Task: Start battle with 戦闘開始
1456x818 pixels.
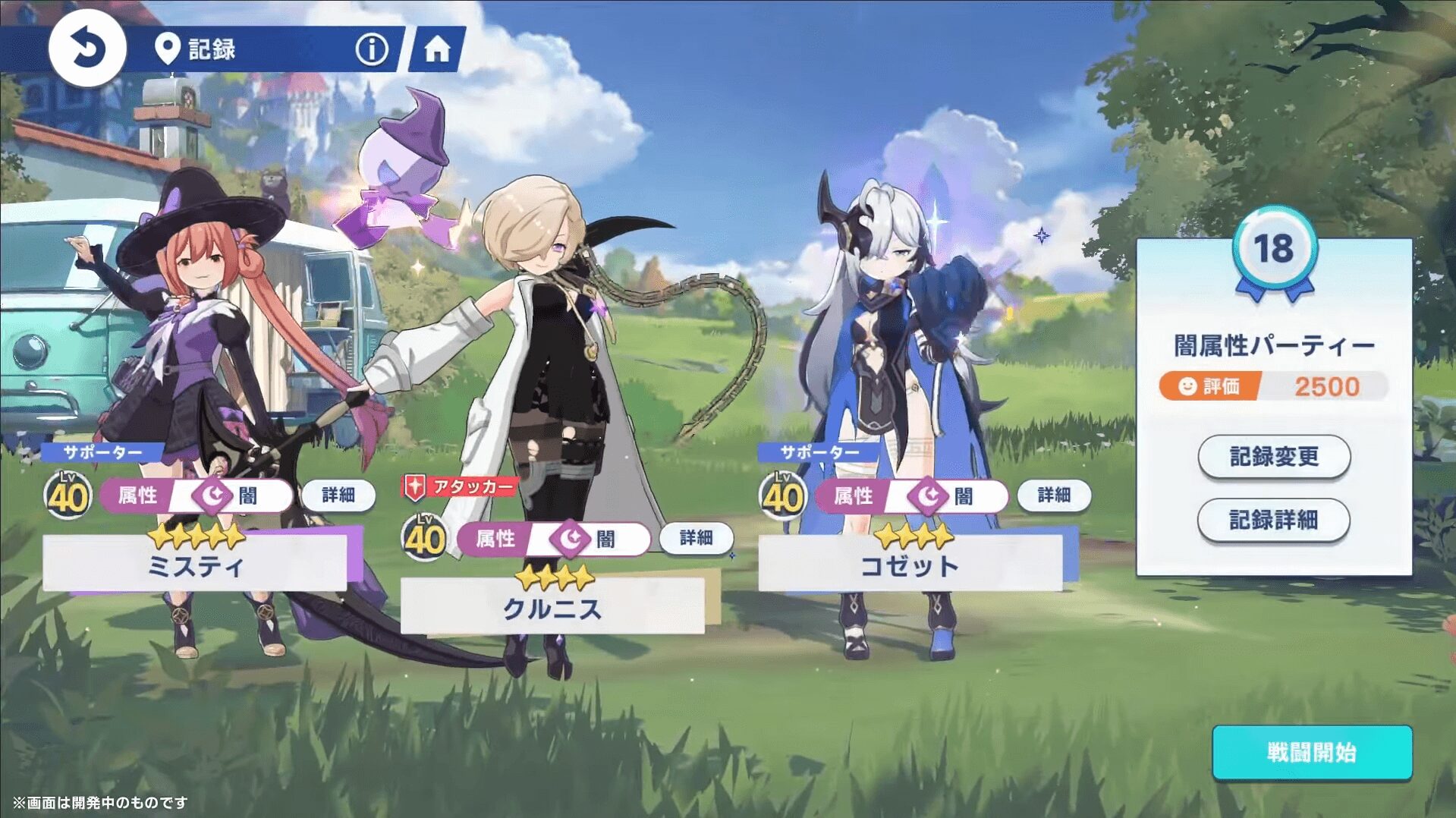Action: point(1312,753)
